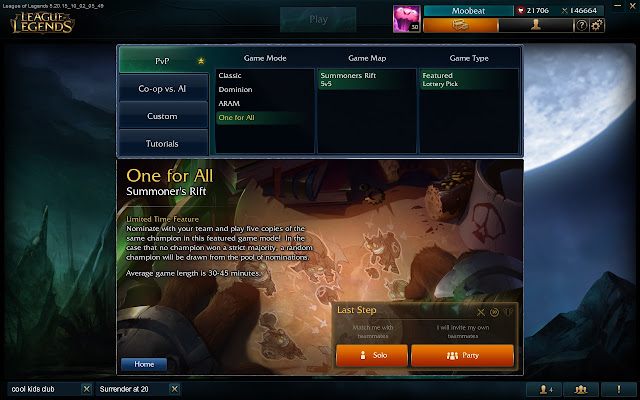Select the One for All game mode
Viewport: 640px width, 400px height.
click(x=237, y=118)
